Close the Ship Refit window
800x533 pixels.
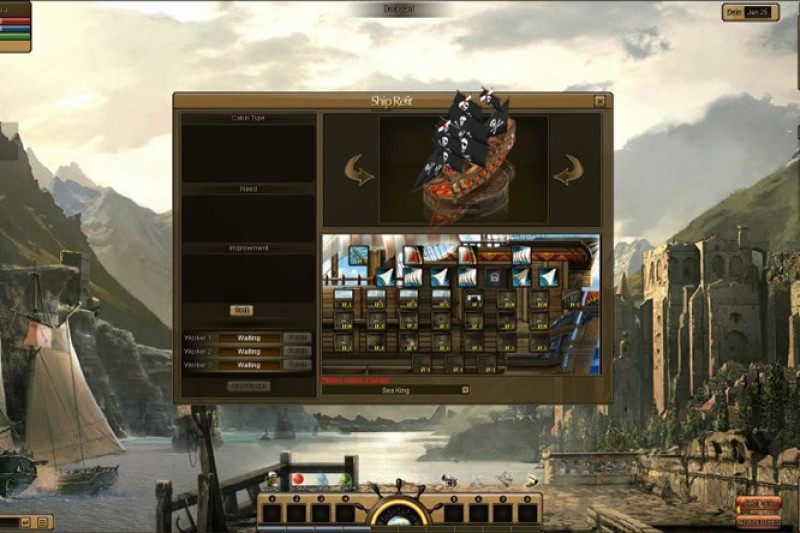(x=599, y=101)
